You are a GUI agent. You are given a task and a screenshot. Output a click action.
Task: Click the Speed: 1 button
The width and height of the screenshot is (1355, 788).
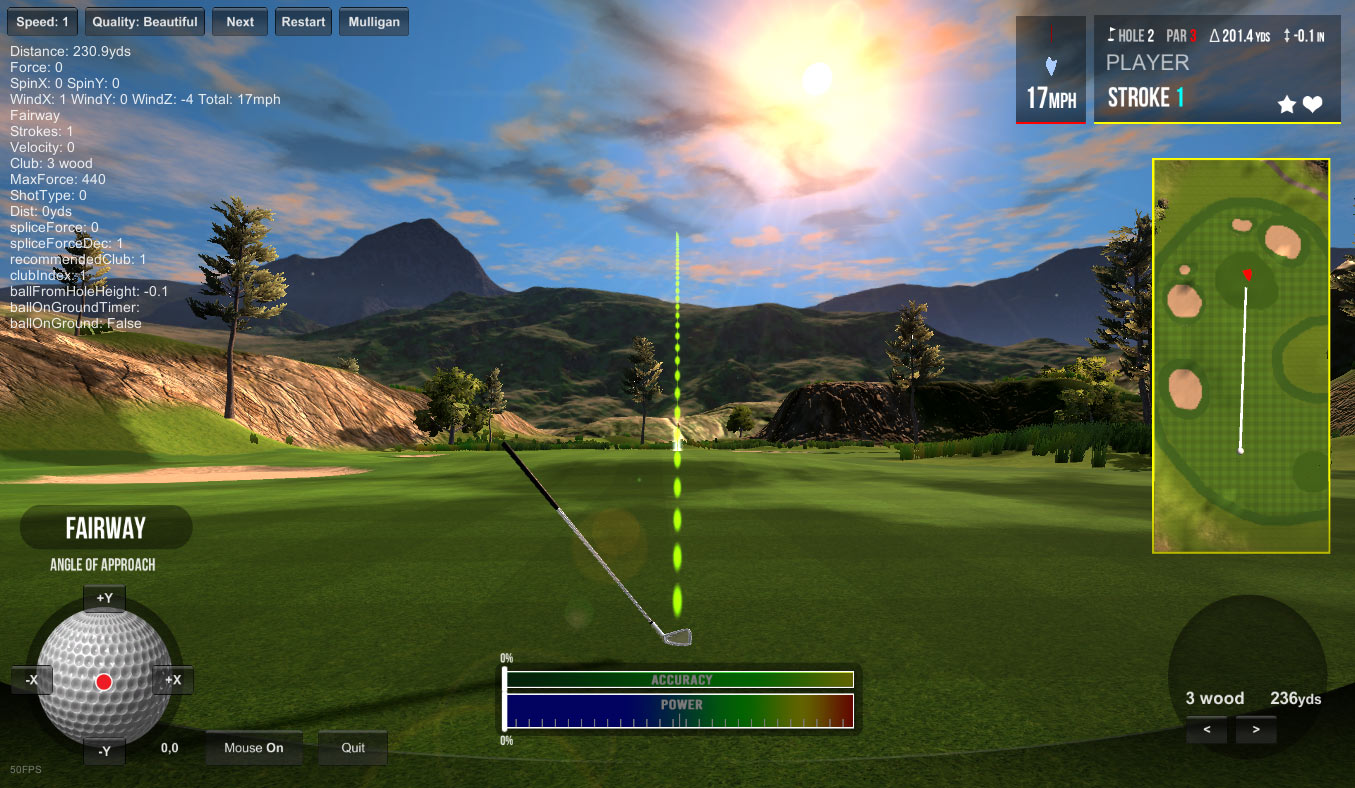(x=41, y=22)
